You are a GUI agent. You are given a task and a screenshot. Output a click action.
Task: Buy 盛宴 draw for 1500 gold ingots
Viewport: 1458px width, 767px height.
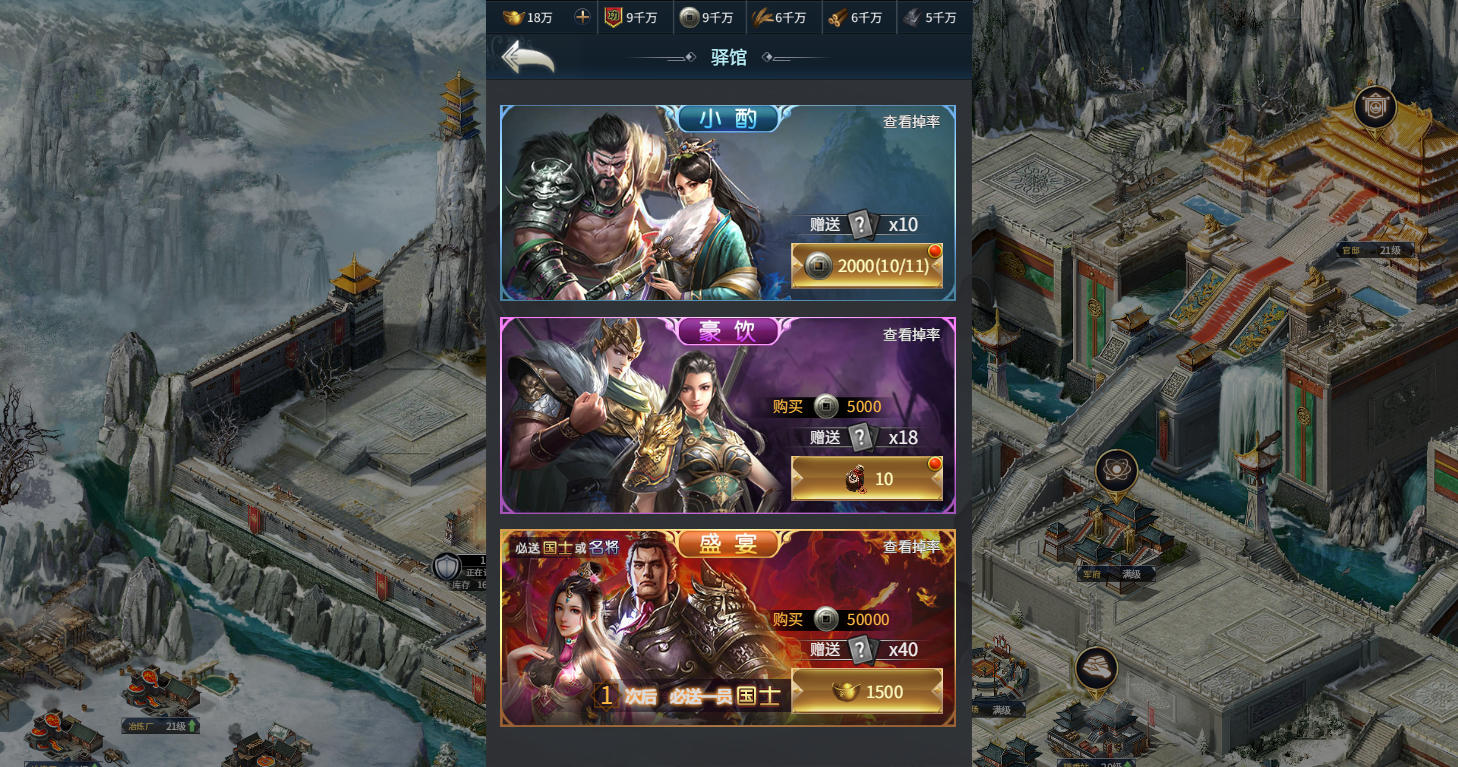pos(866,692)
